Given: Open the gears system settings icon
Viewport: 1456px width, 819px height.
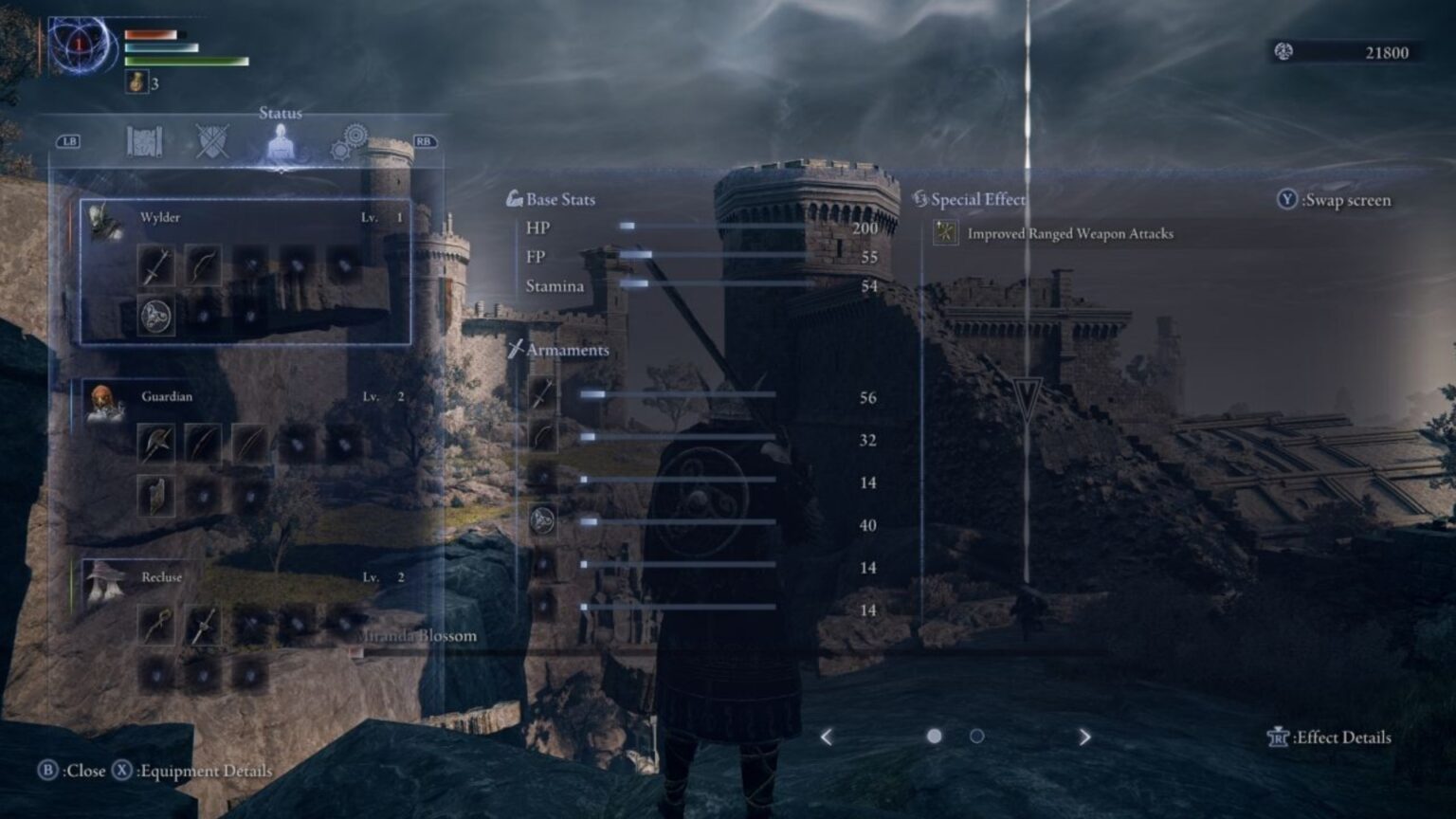Looking at the screenshot, I should 348,142.
